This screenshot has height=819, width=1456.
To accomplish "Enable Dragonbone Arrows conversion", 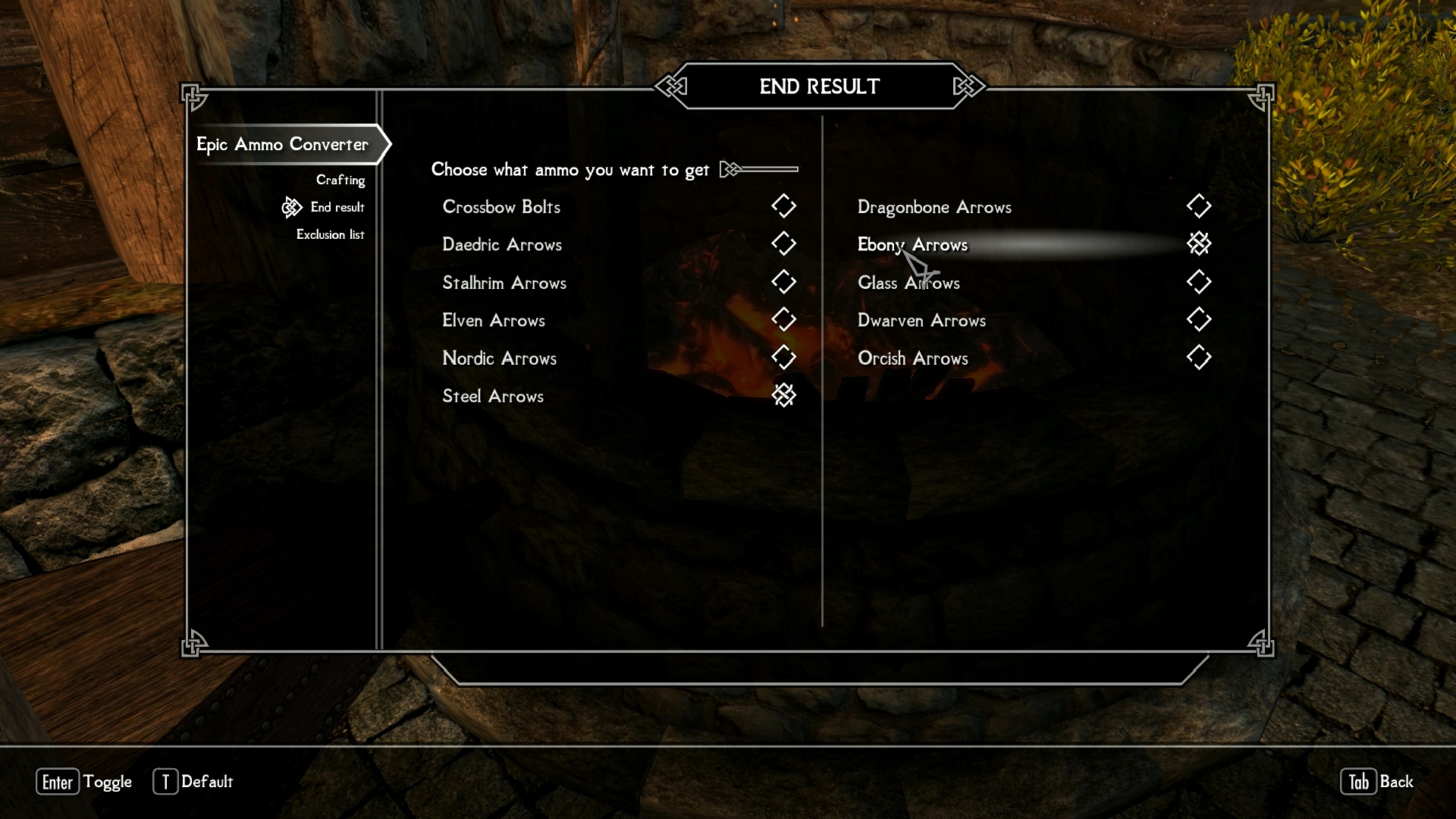I will (x=1198, y=206).
